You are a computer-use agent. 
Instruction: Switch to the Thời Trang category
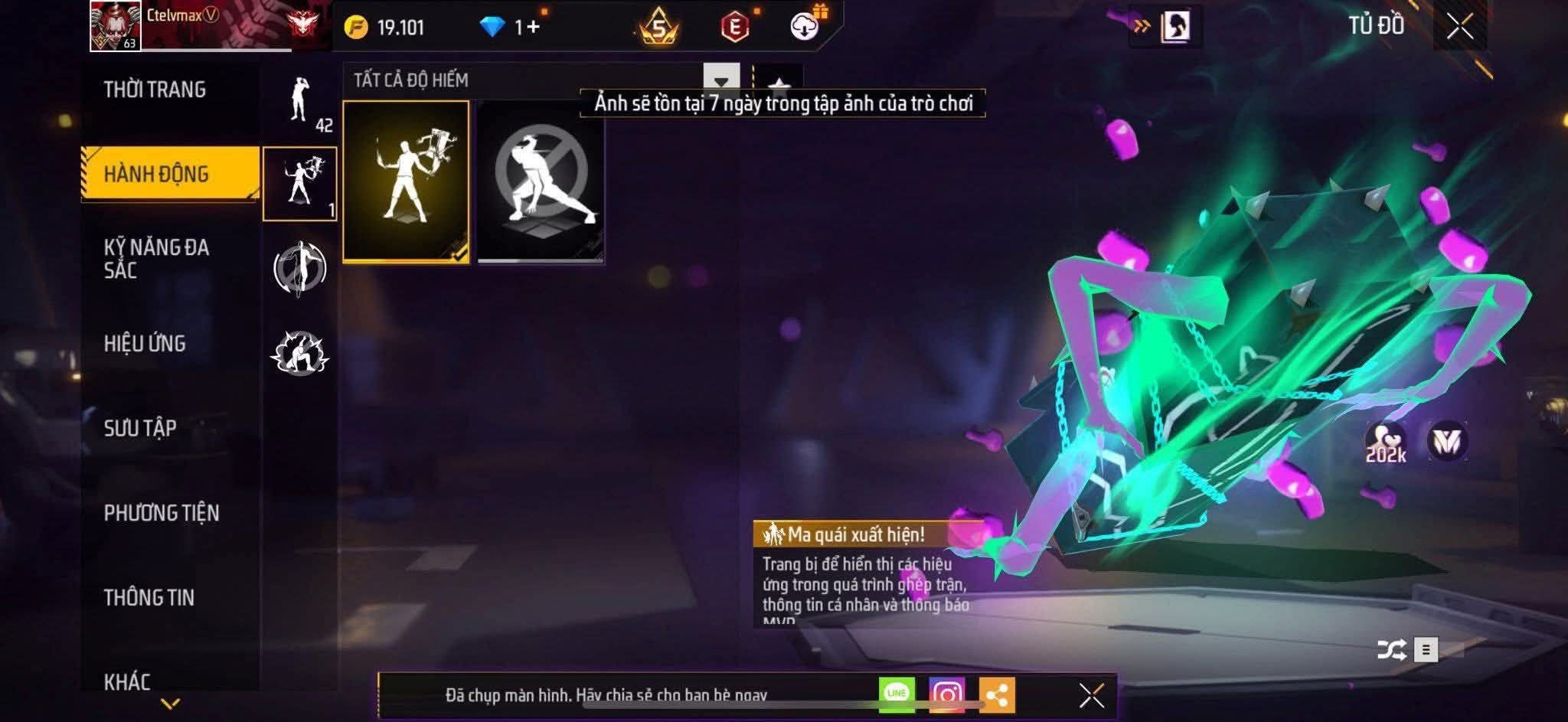coord(155,90)
